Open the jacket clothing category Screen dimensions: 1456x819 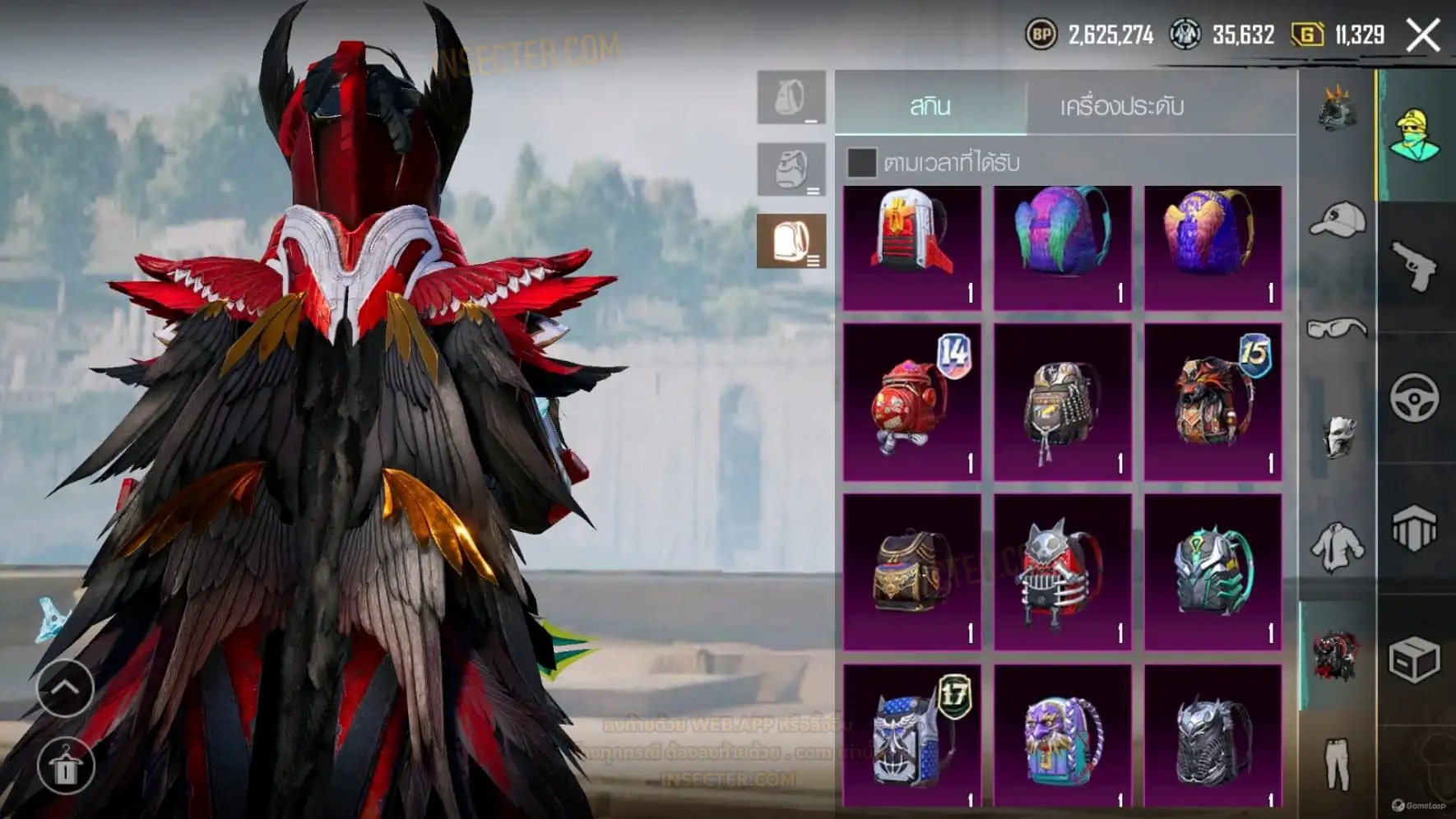click(1337, 547)
